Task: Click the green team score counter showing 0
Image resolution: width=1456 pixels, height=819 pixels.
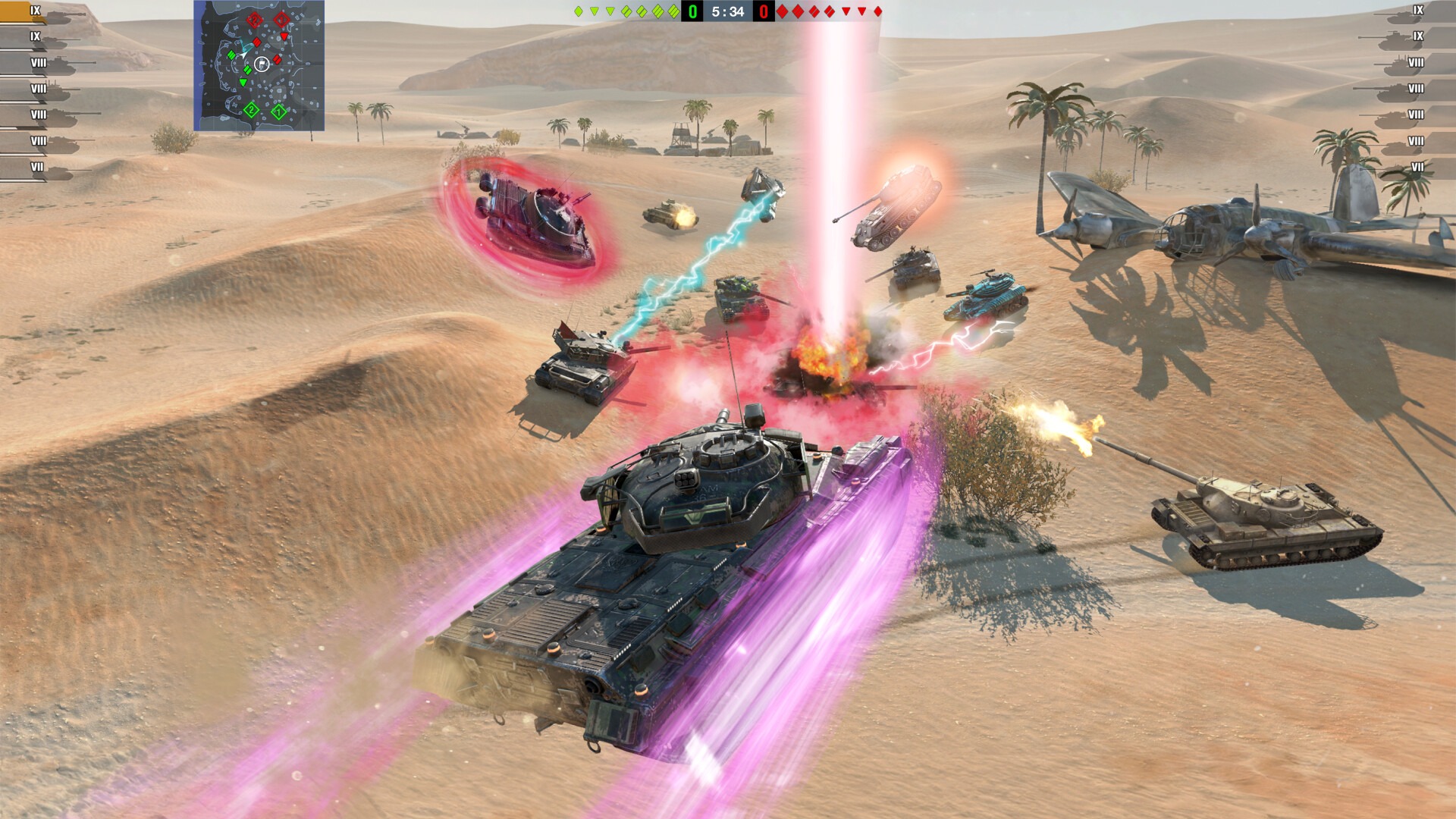Action: (692, 11)
